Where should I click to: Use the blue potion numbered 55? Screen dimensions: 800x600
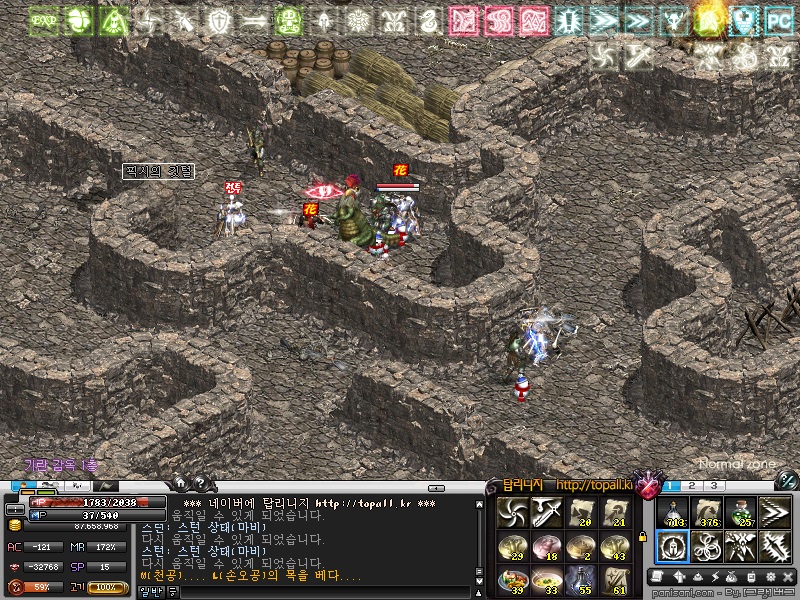click(x=581, y=580)
